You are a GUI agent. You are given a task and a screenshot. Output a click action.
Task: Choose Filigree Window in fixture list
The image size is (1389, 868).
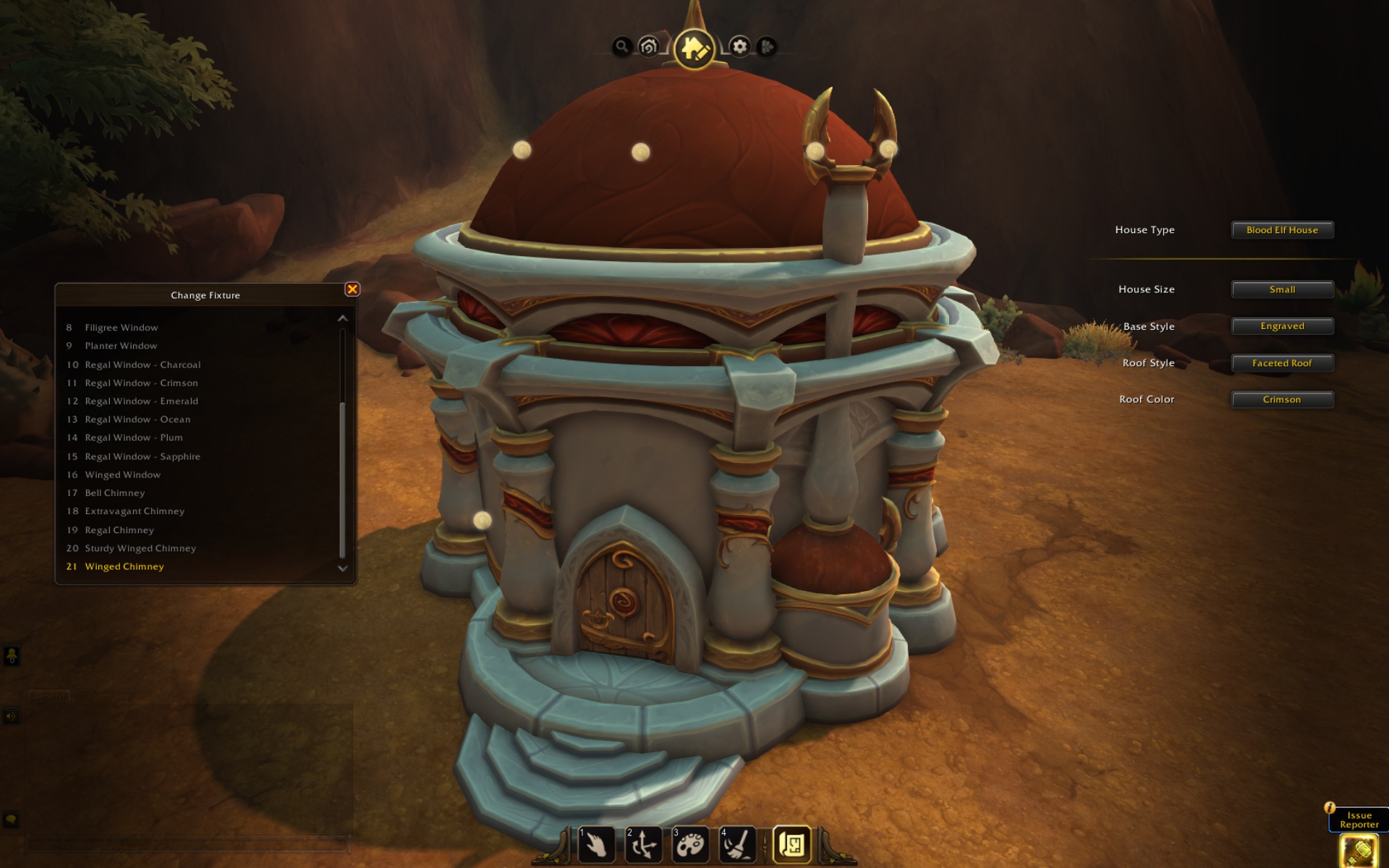pyautogui.click(x=121, y=328)
